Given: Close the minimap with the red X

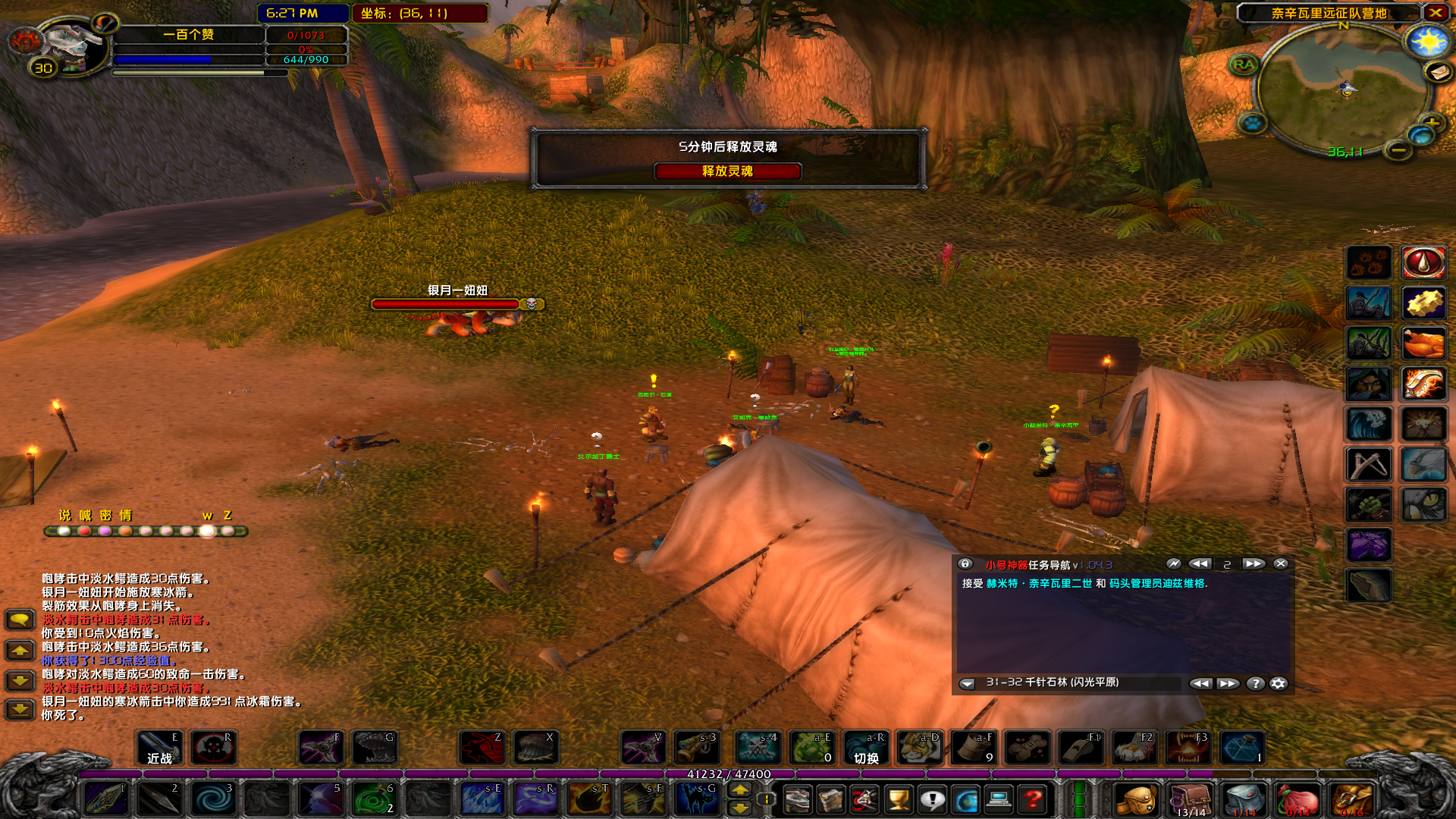Looking at the screenshot, I should click(x=1436, y=13).
